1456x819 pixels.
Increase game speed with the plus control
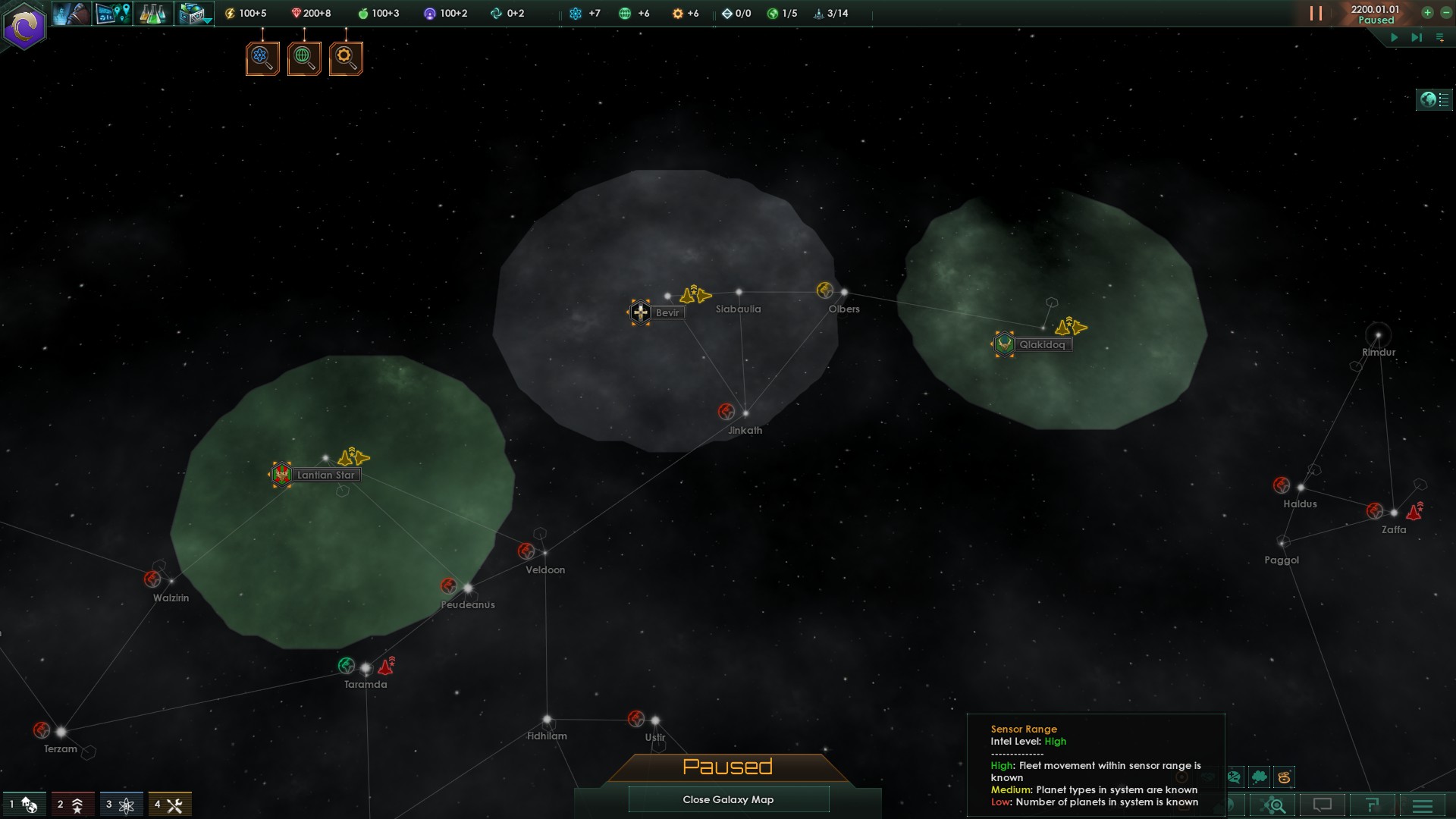[1426, 12]
